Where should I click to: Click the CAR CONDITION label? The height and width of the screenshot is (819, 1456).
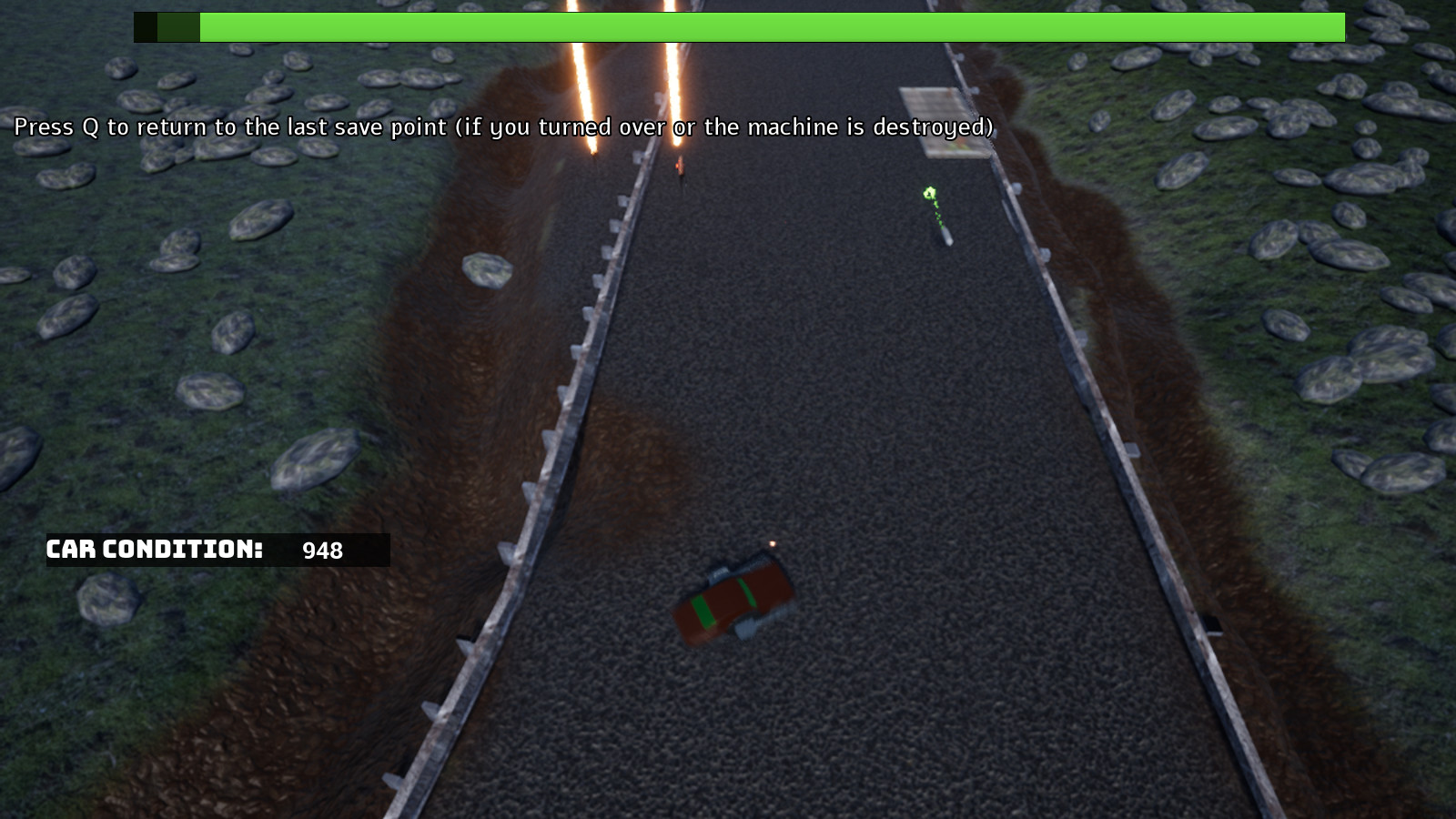[155, 549]
